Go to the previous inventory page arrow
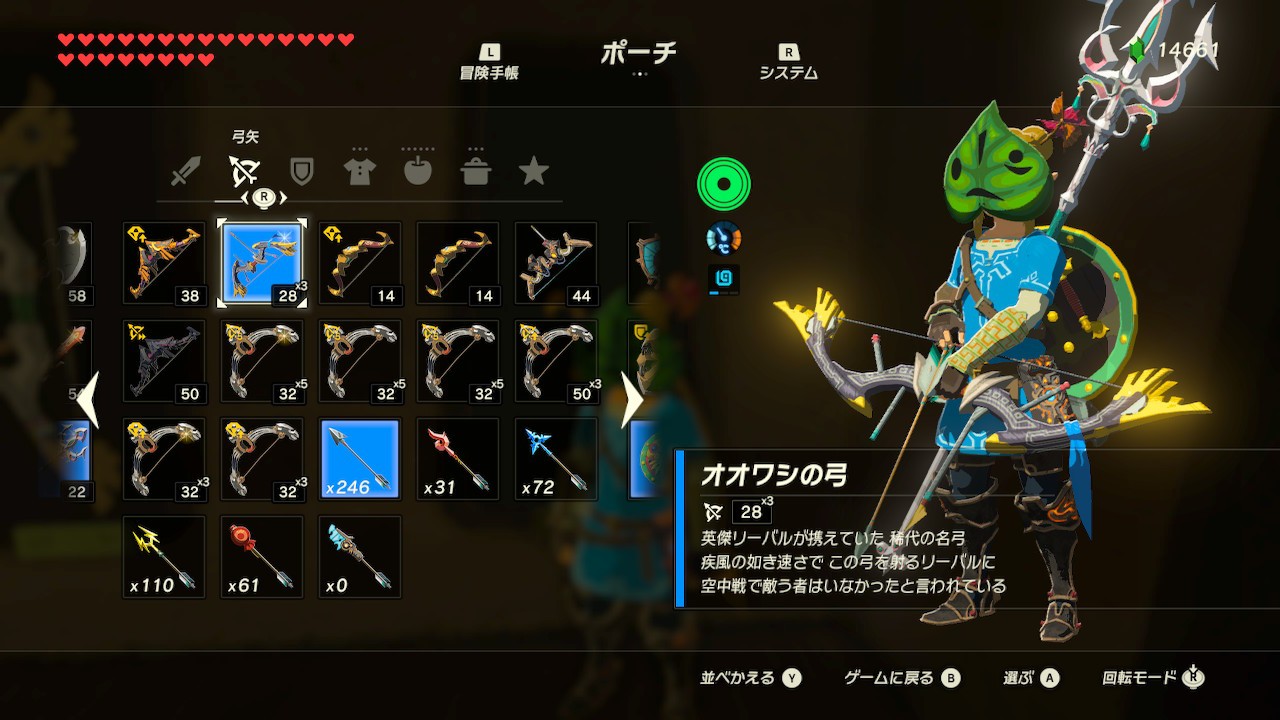The height and width of the screenshot is (720, 1280). coord(88,400)
